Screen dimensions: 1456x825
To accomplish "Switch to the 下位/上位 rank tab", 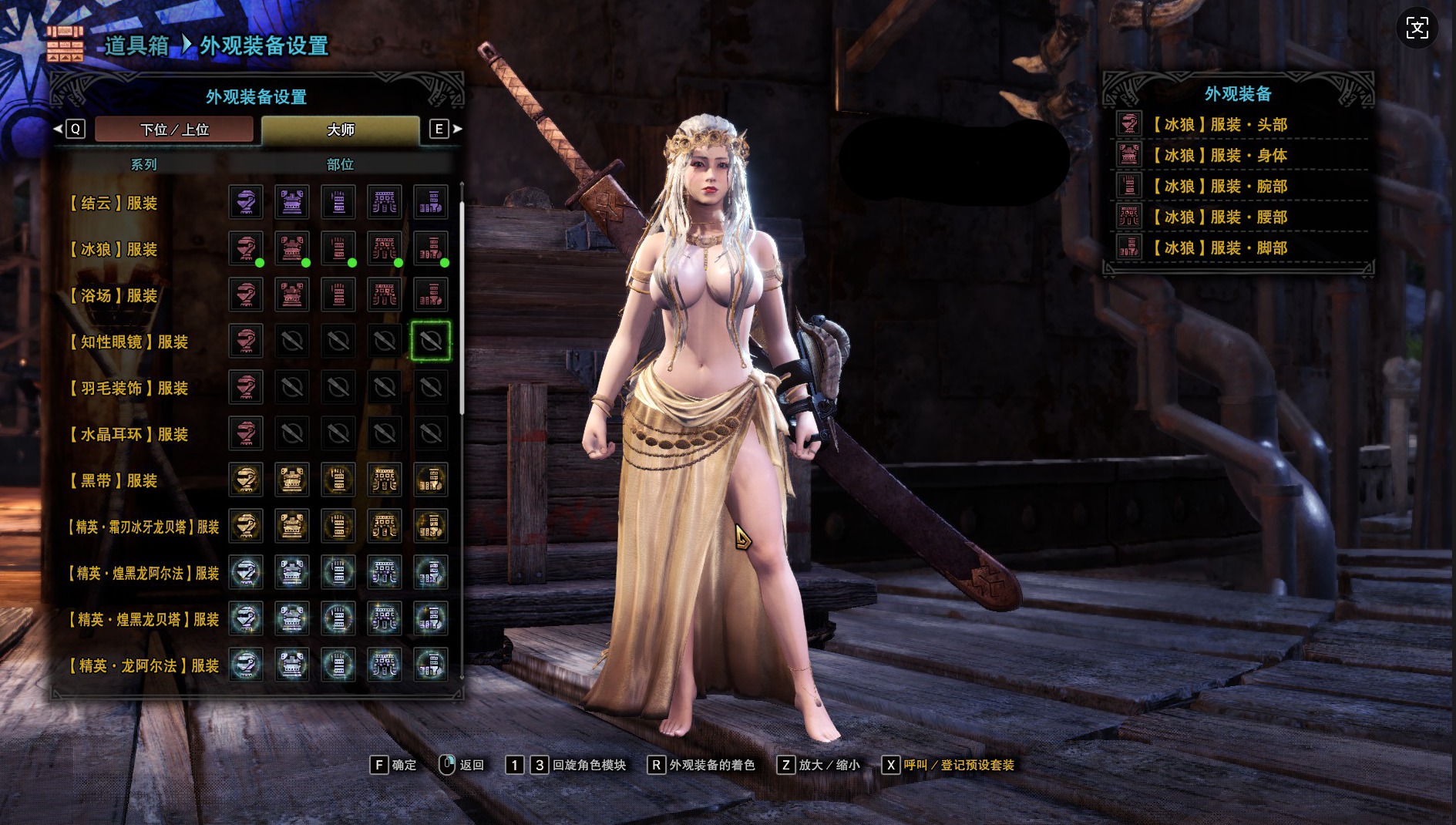I will [x=174, y=130].
